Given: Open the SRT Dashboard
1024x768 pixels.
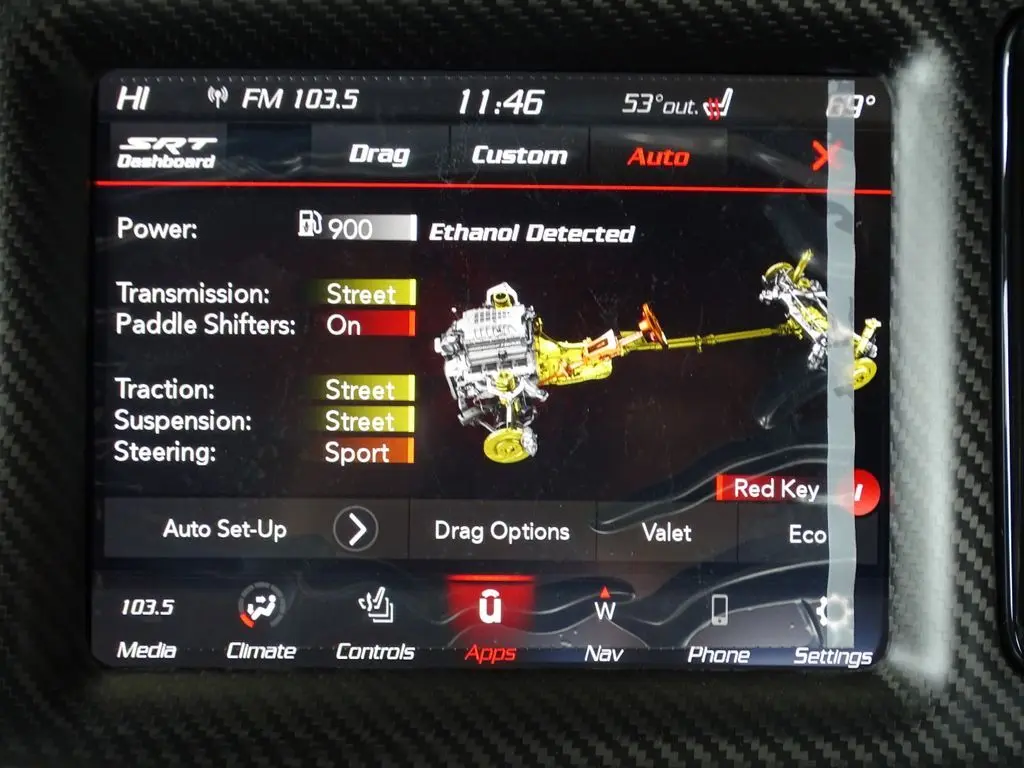Looking at the screenshot, I should [x=167, y=152].
